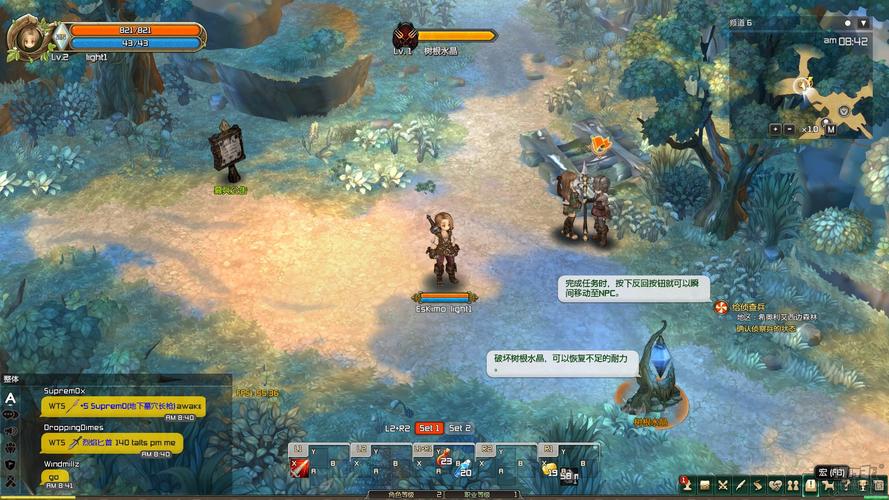
Task: Collapse the minimap with the triangle arrow
Action: 863,22
